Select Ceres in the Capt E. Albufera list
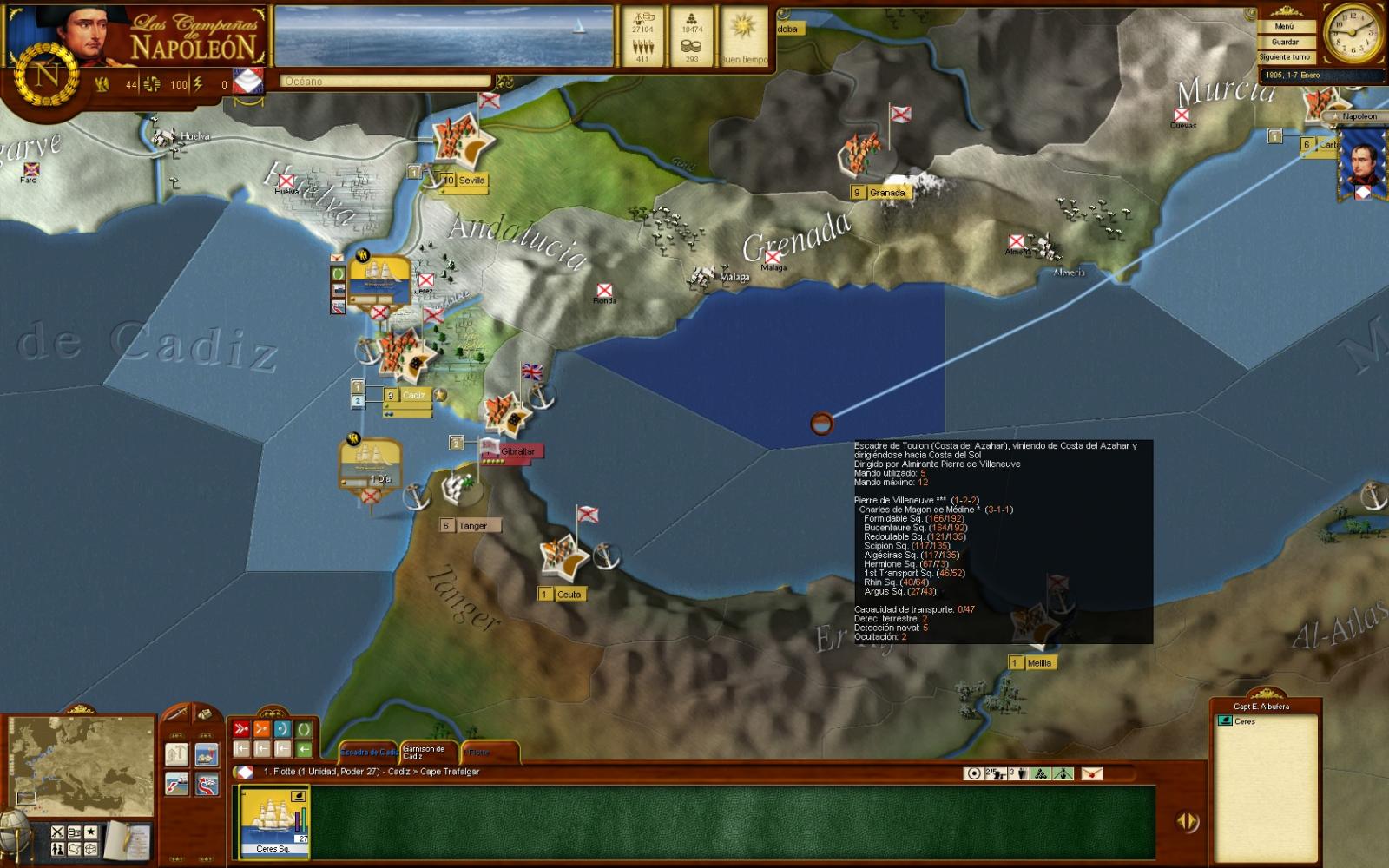Viewport: 1389px width, 868px height. 1244,721
